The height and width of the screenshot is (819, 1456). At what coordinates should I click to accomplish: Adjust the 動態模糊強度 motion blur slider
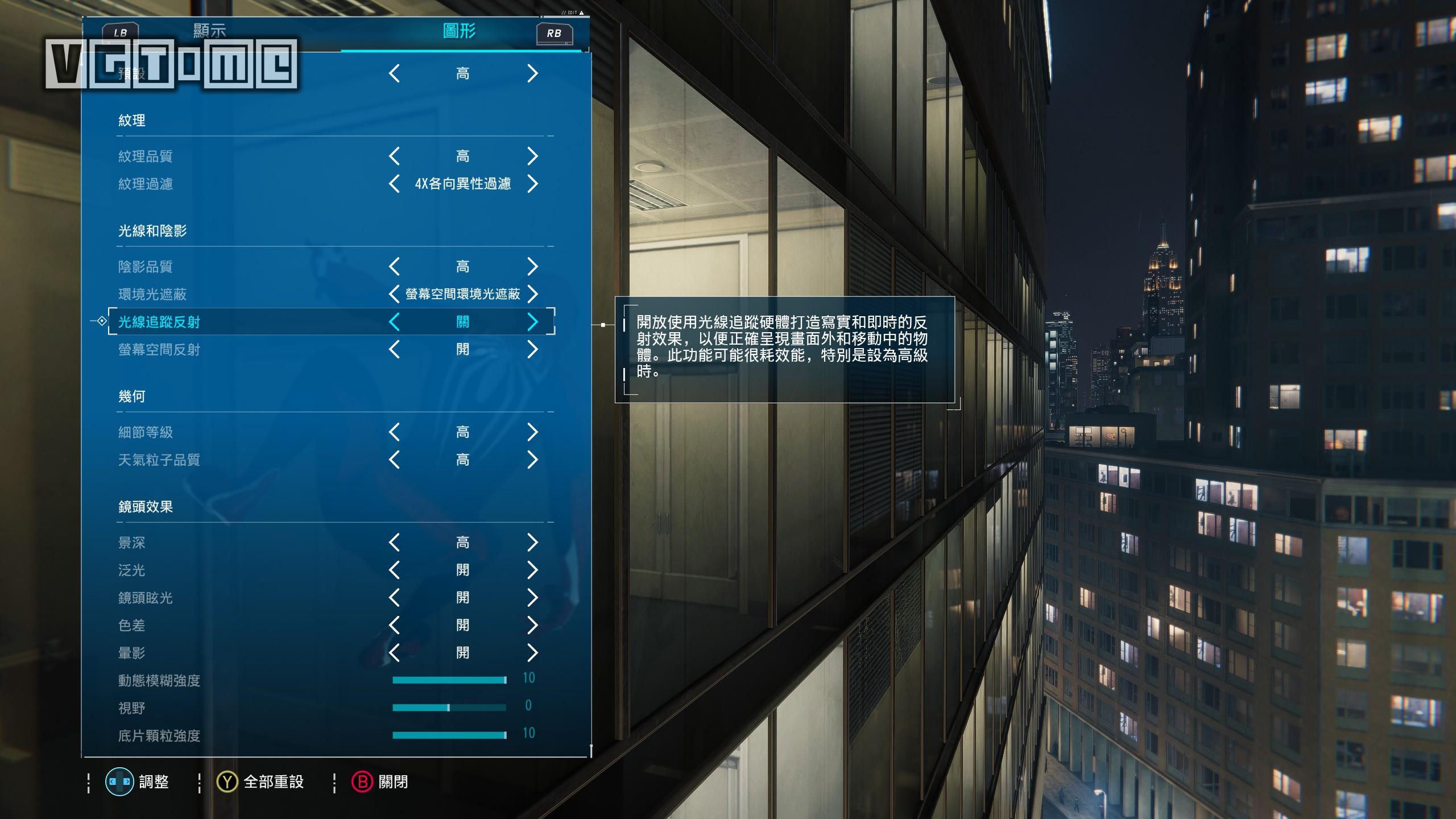point(449,680)
